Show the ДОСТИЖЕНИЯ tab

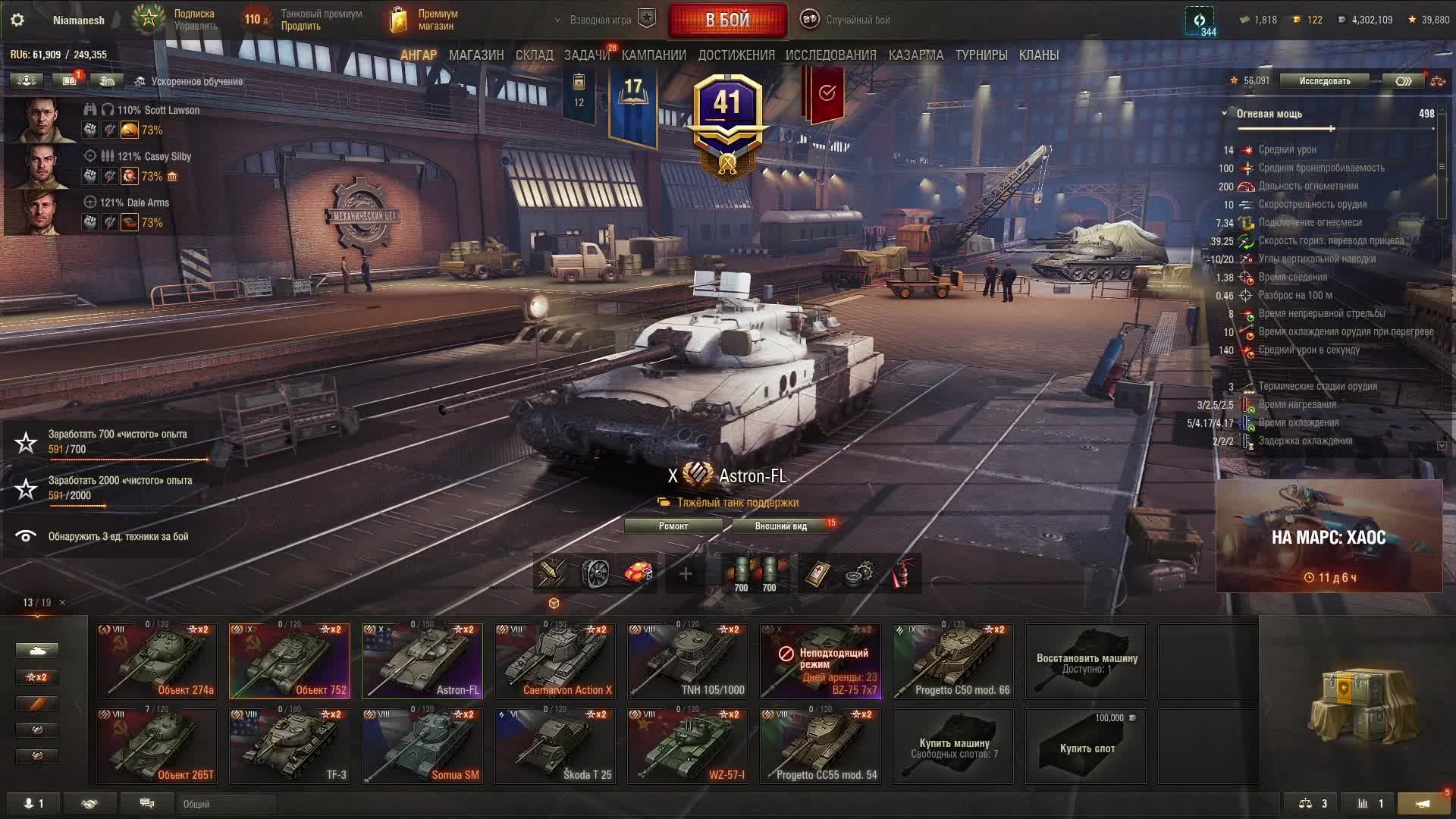[736, 55]
